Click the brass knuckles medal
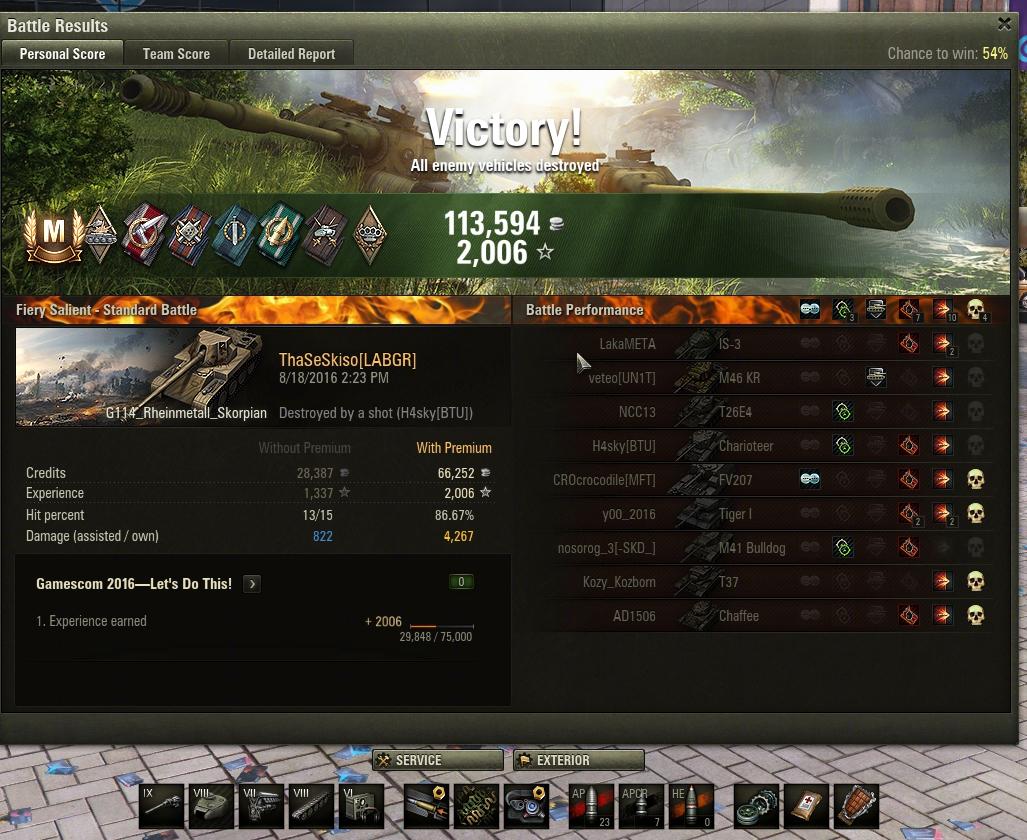Viewport: 1027px width, 840px height. 371,234
